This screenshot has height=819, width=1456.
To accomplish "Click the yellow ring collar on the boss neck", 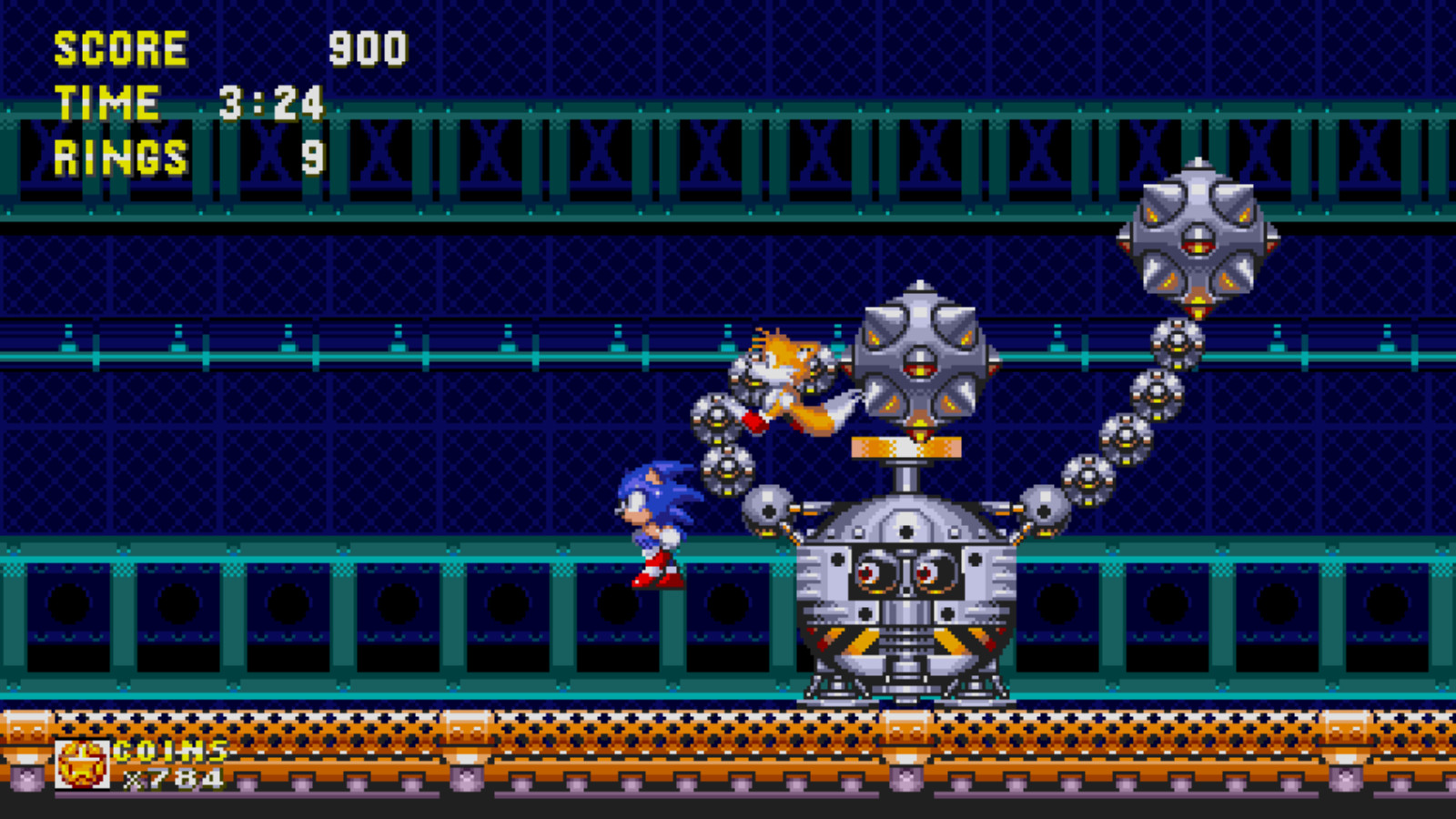I will pos(905,448).
